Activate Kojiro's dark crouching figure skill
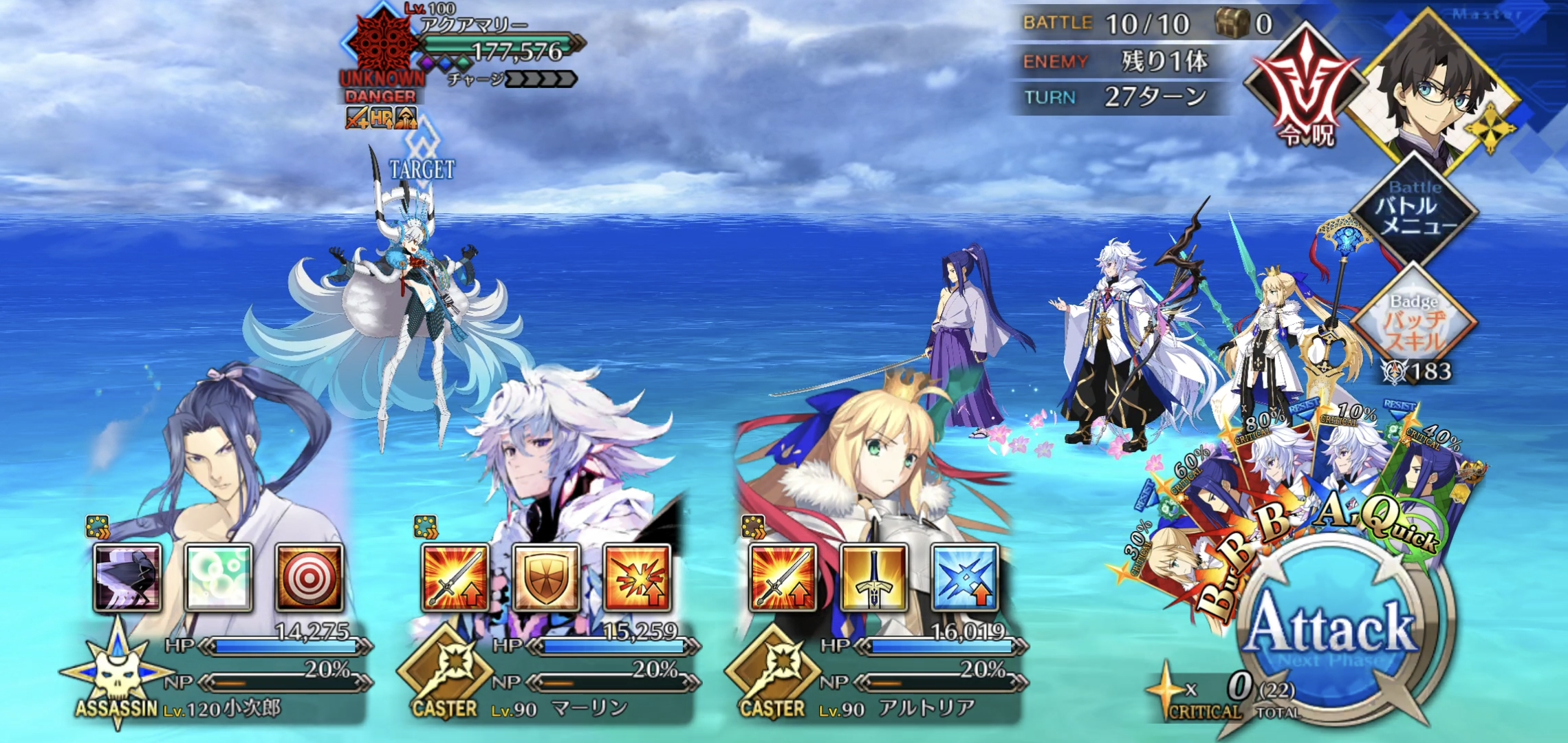The height and width of the screenshot is (743, 1568). tap(128, 578)
